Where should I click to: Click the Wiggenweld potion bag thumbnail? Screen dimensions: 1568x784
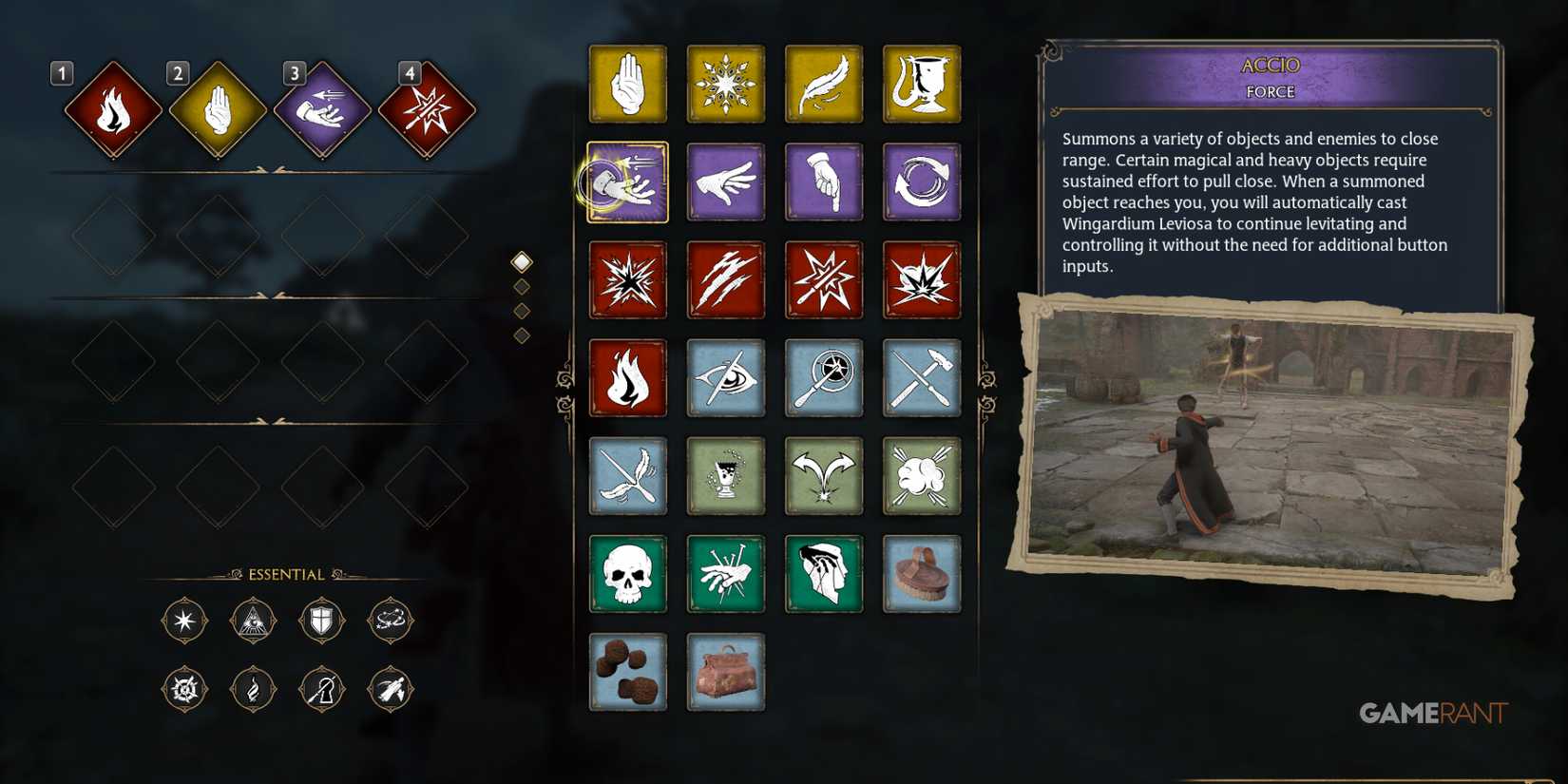[726, 672]
